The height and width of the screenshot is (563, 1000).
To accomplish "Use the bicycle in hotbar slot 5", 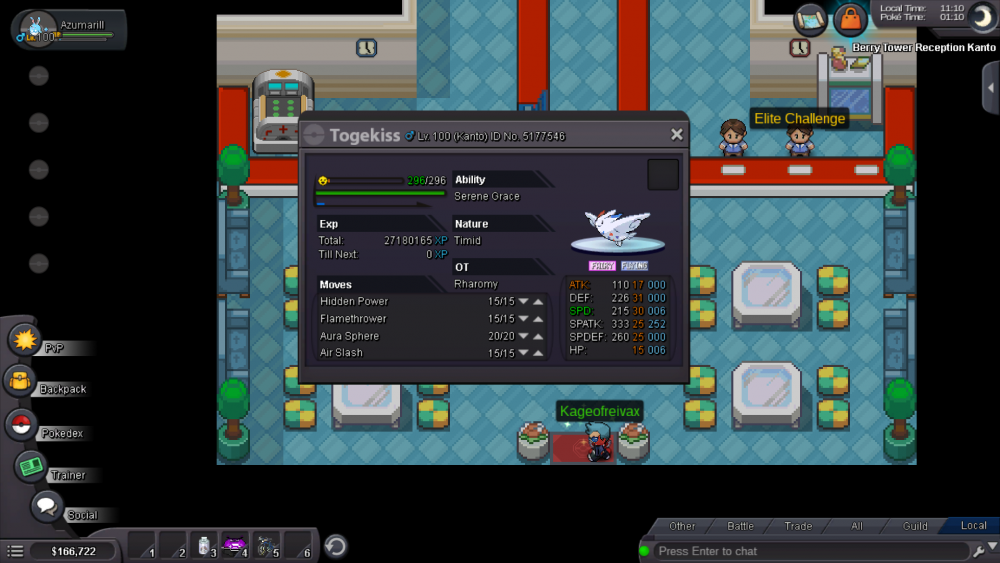I will pyautogui.click(x=266, y=545).
